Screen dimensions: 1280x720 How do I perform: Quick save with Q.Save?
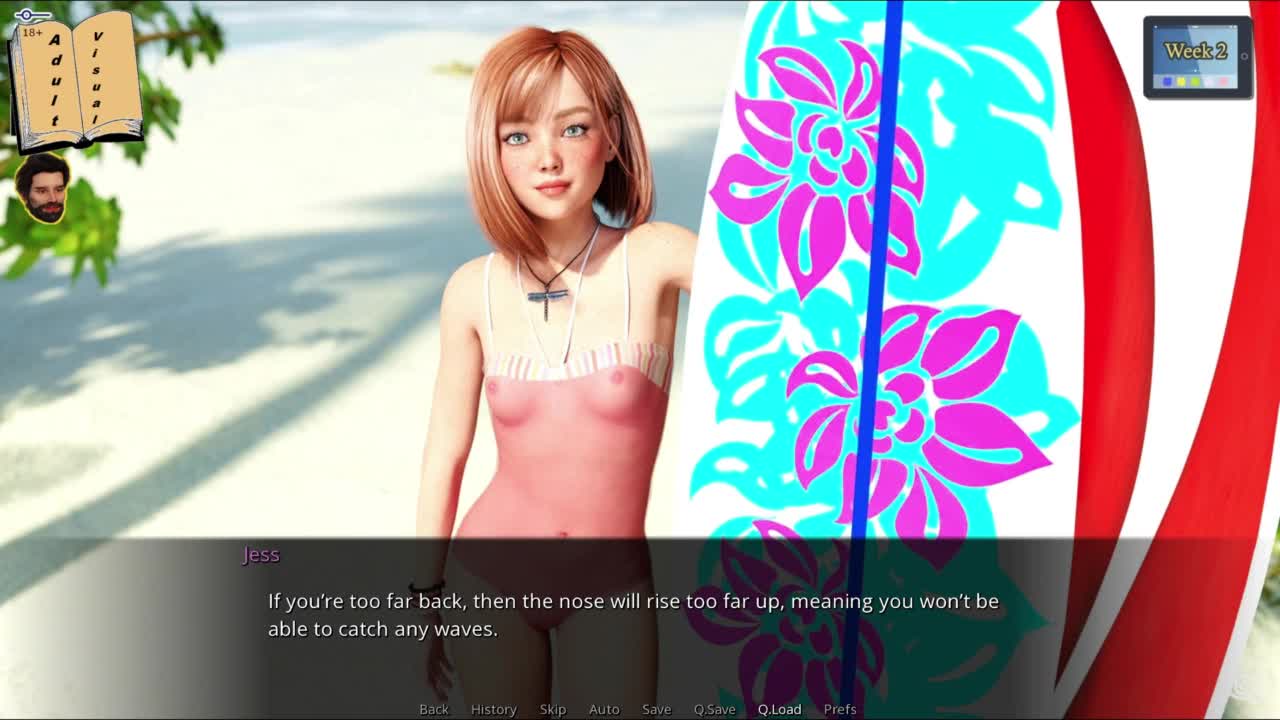[714, 709]
